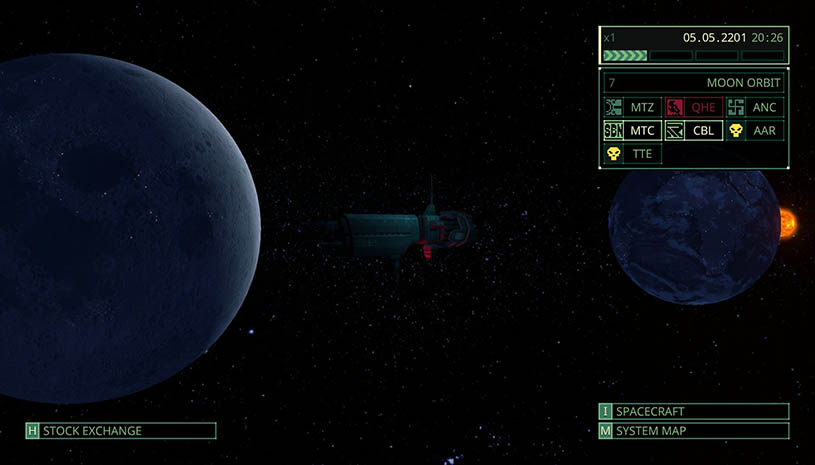Open the Spacecraft screen

coord(693,411)
